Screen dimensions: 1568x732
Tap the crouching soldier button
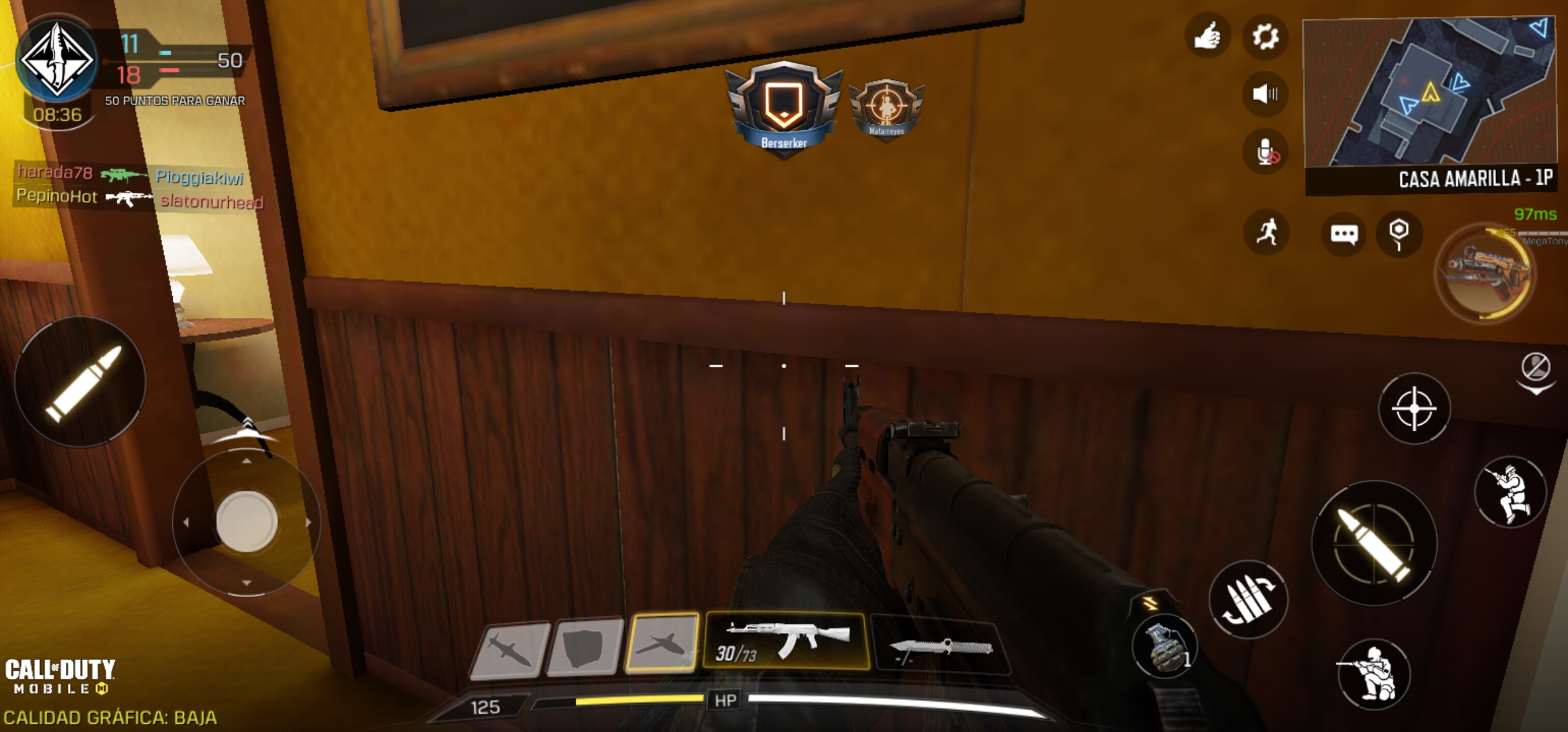point(1373,674)
